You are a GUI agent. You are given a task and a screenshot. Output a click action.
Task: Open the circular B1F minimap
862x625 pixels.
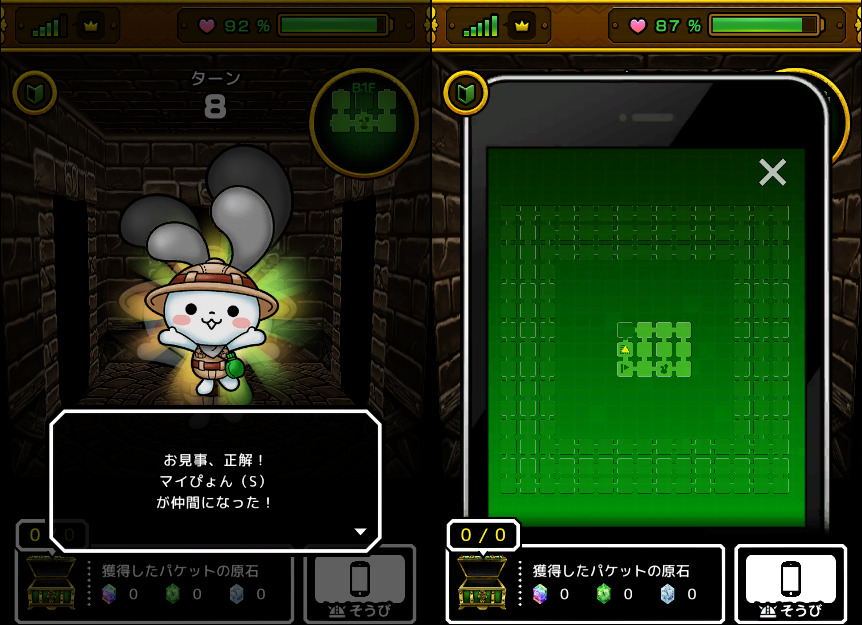[x=363, y=122]
